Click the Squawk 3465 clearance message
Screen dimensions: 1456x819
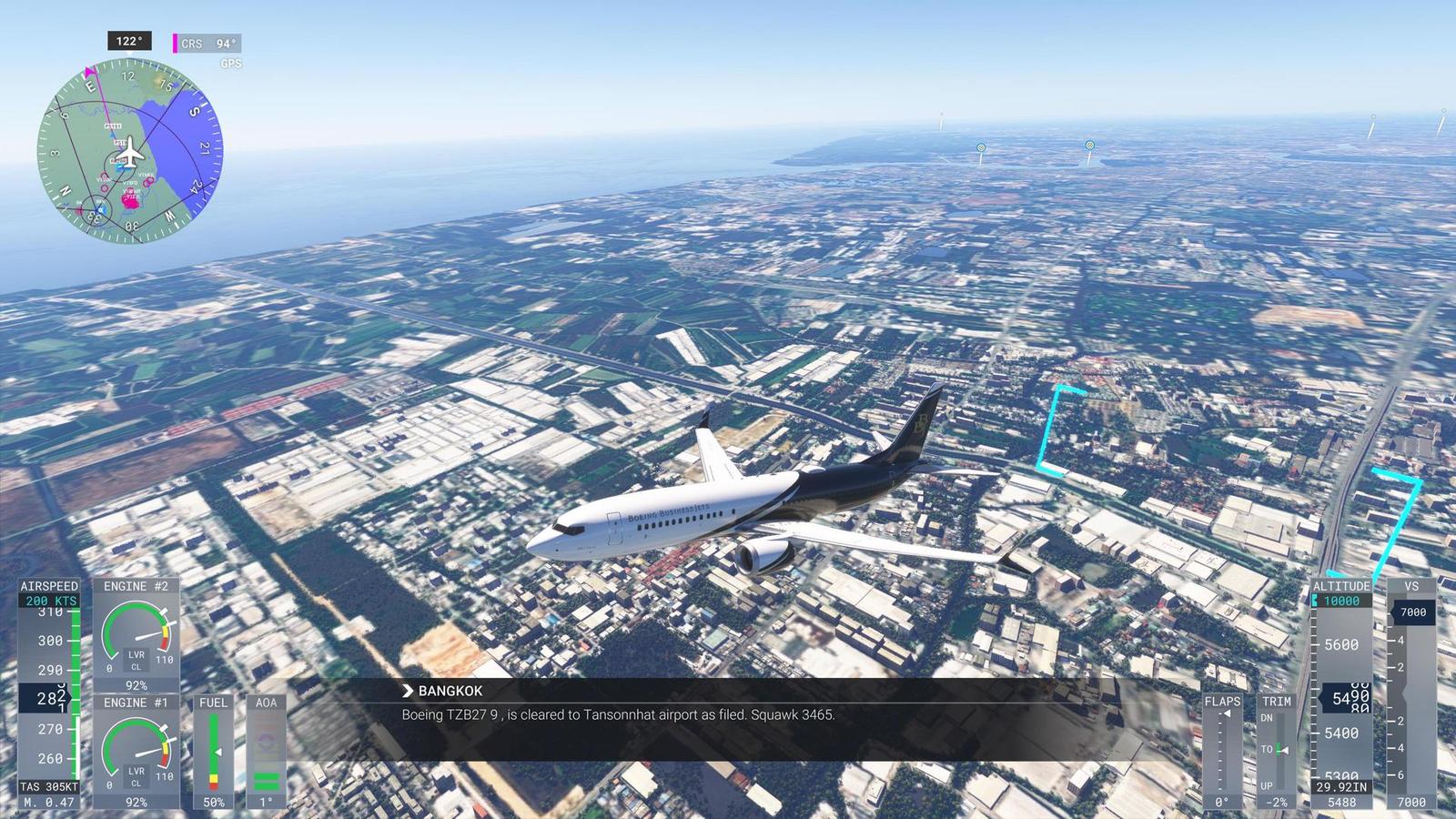(619, 716)
